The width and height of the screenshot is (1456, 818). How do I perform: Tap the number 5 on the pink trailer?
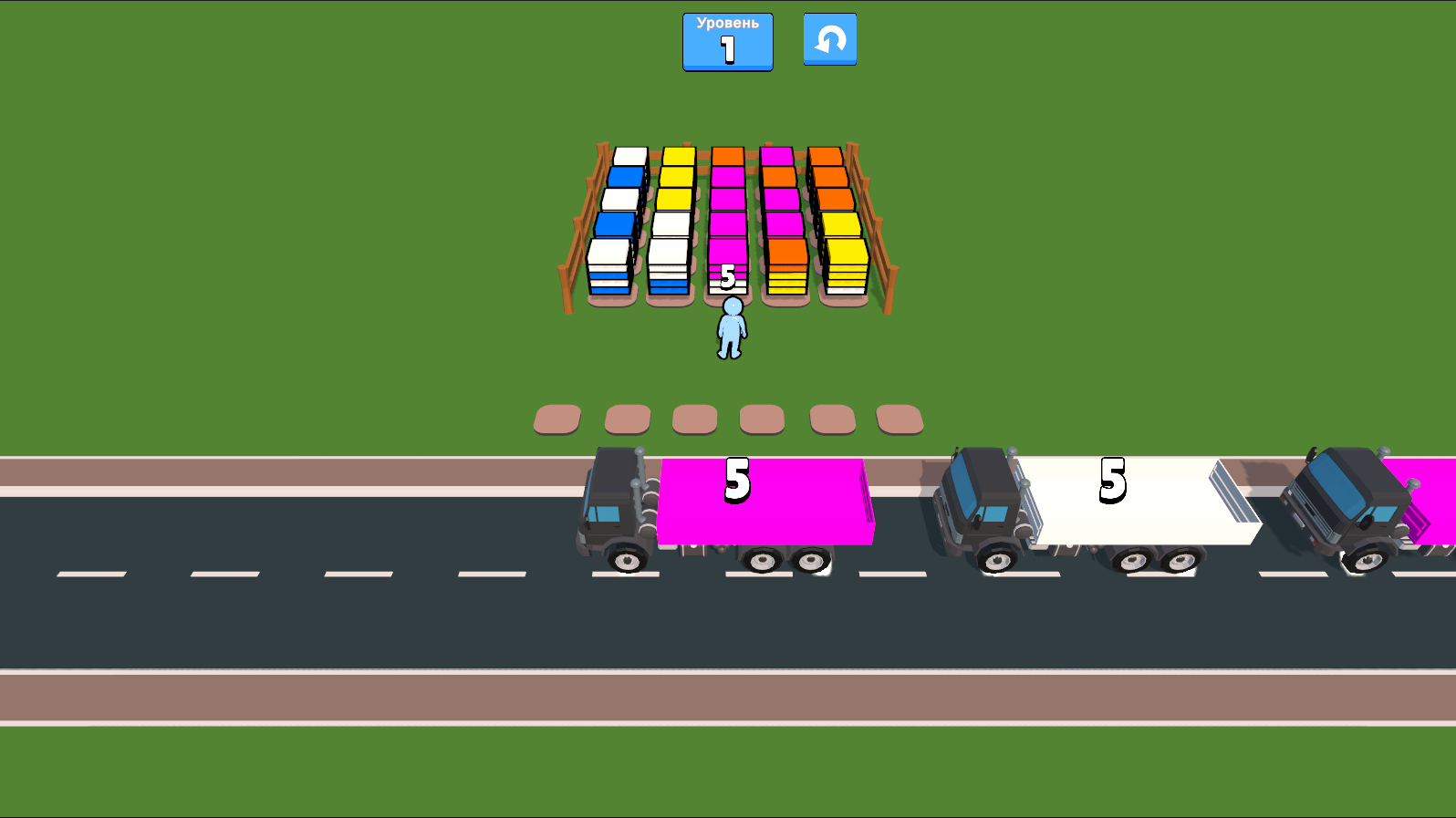click(735, 479)
